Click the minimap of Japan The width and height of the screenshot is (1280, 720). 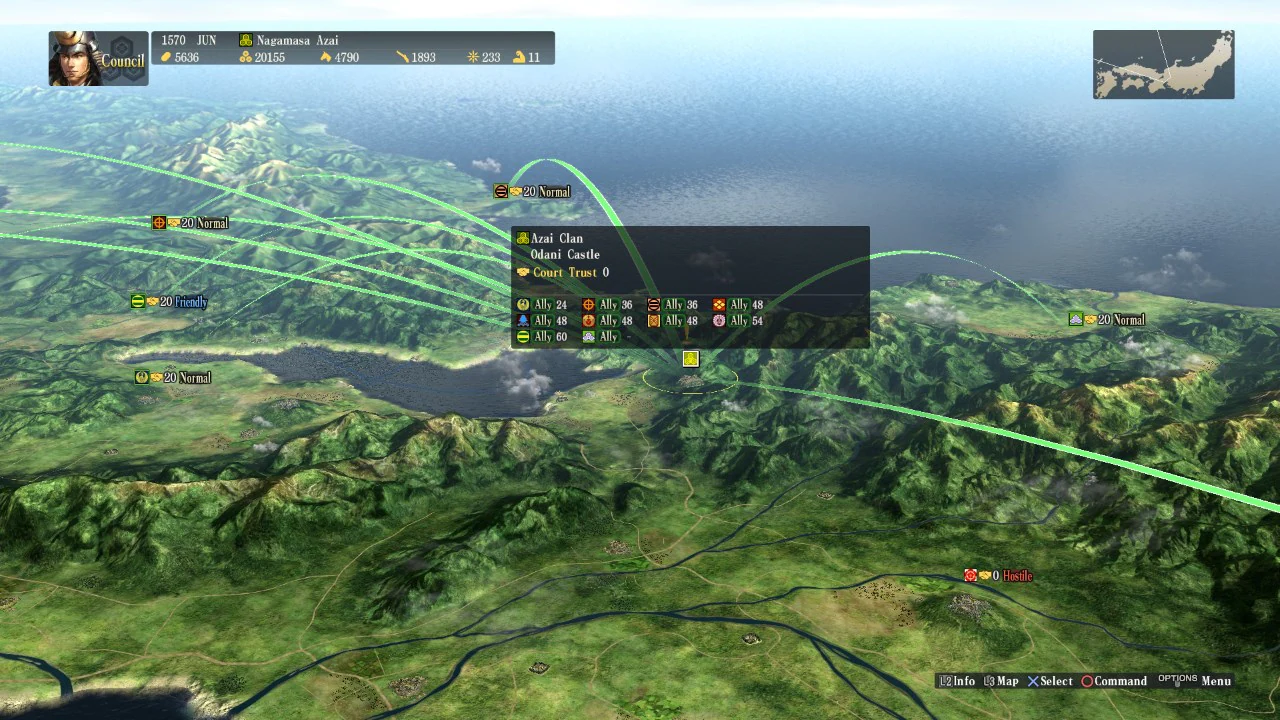coord(1163,64)
